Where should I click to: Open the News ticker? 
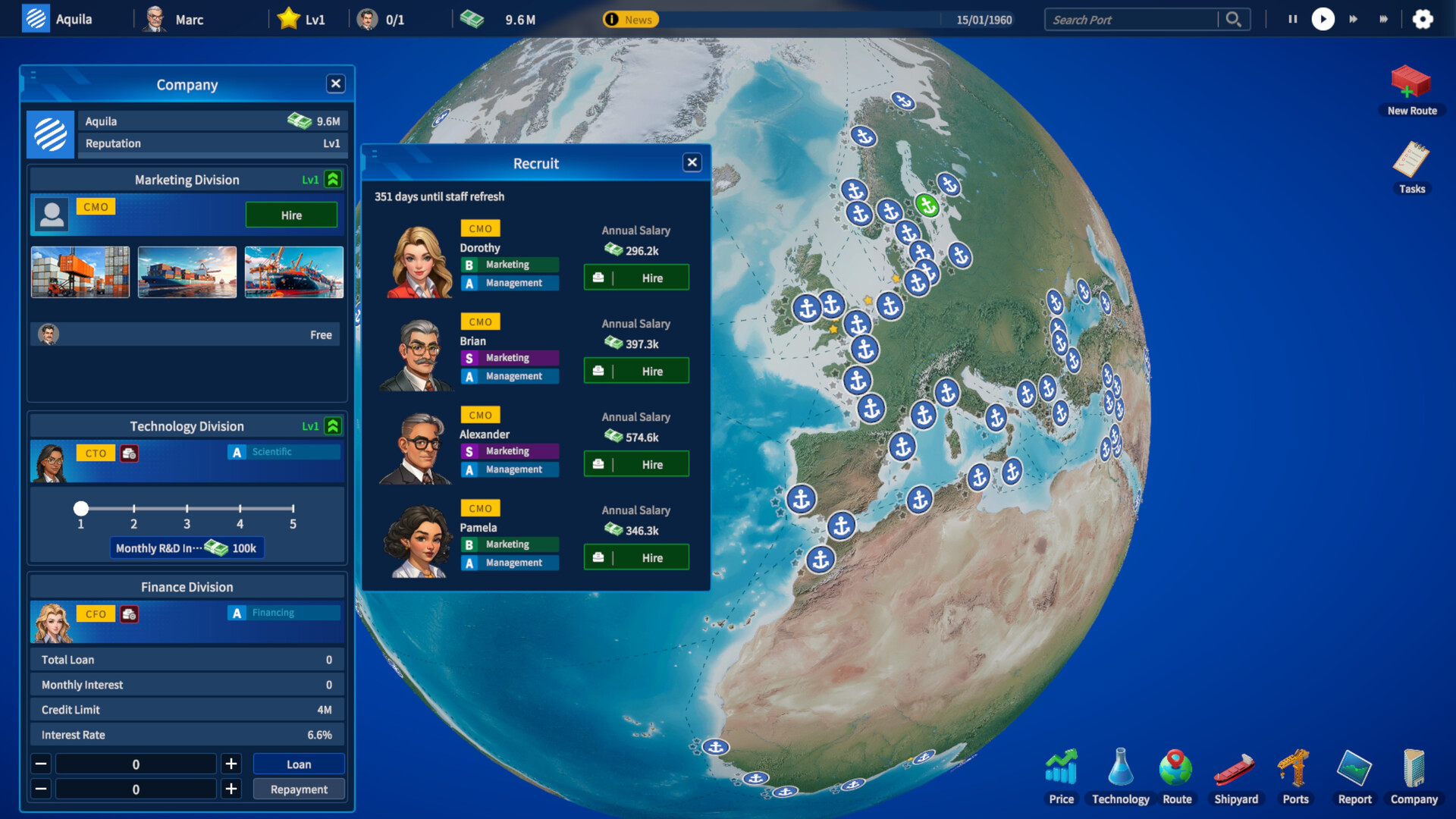pos(632,20)
